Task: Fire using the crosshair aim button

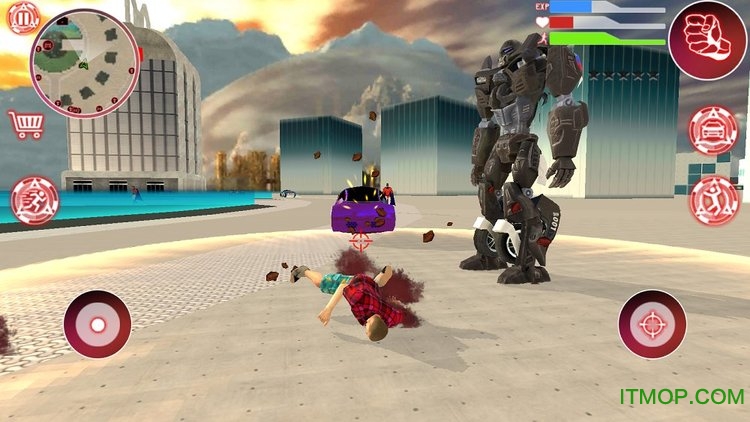Action: click(652, 325)
